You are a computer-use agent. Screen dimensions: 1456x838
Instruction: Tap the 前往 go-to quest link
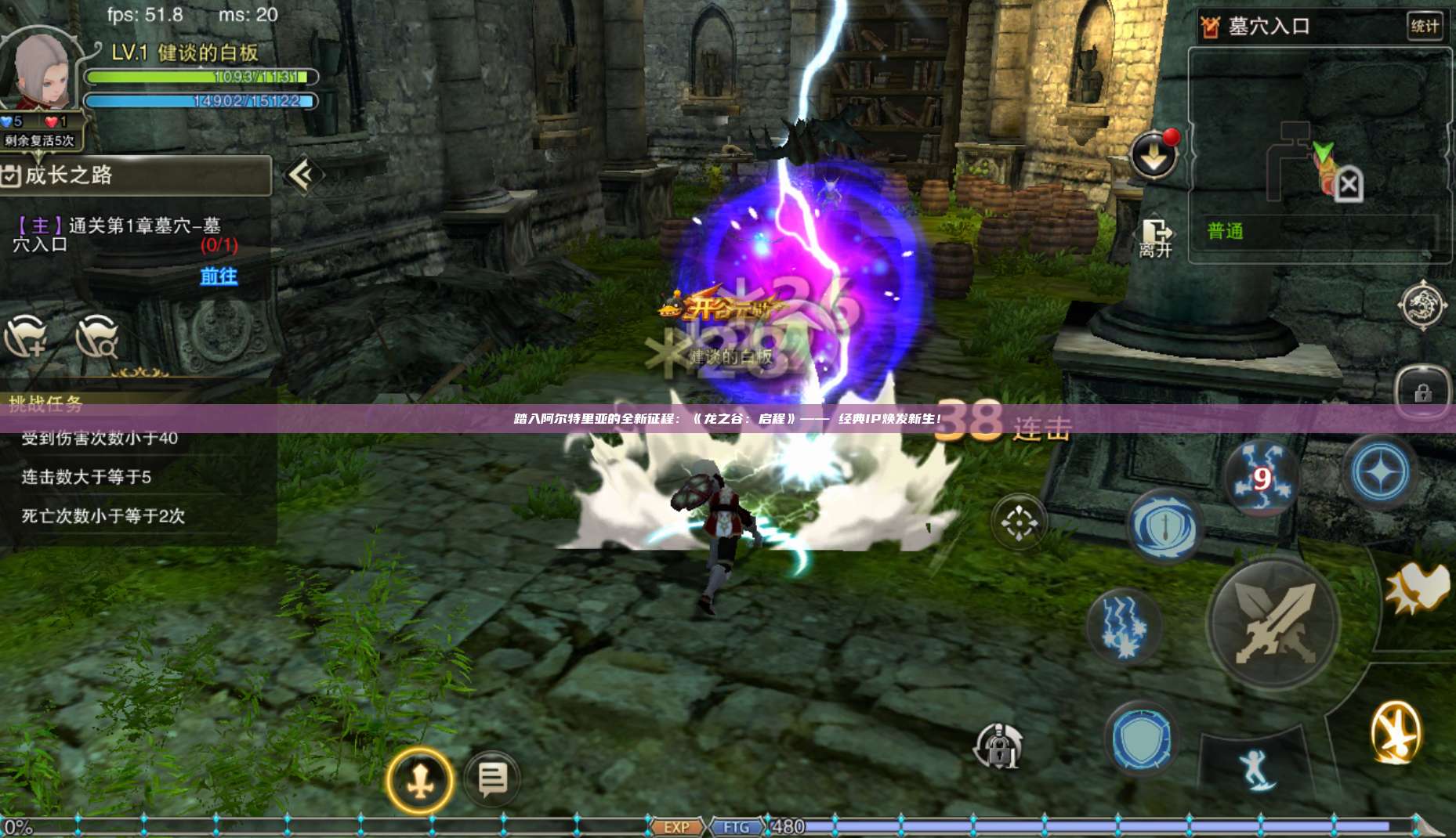(x=219, y=276)
